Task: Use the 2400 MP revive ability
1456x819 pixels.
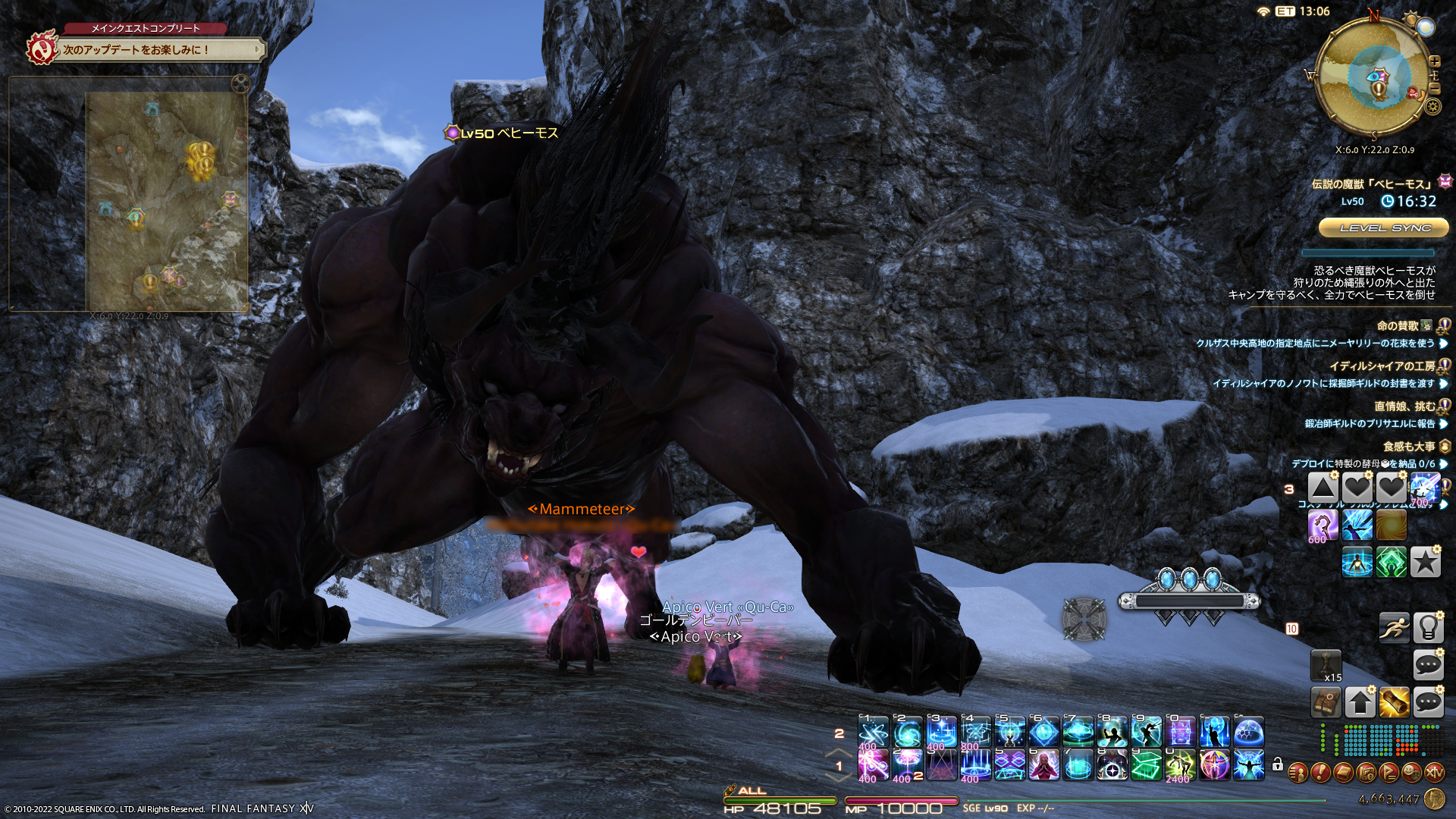Action: pyautogui.click(x=1180, y=765)
